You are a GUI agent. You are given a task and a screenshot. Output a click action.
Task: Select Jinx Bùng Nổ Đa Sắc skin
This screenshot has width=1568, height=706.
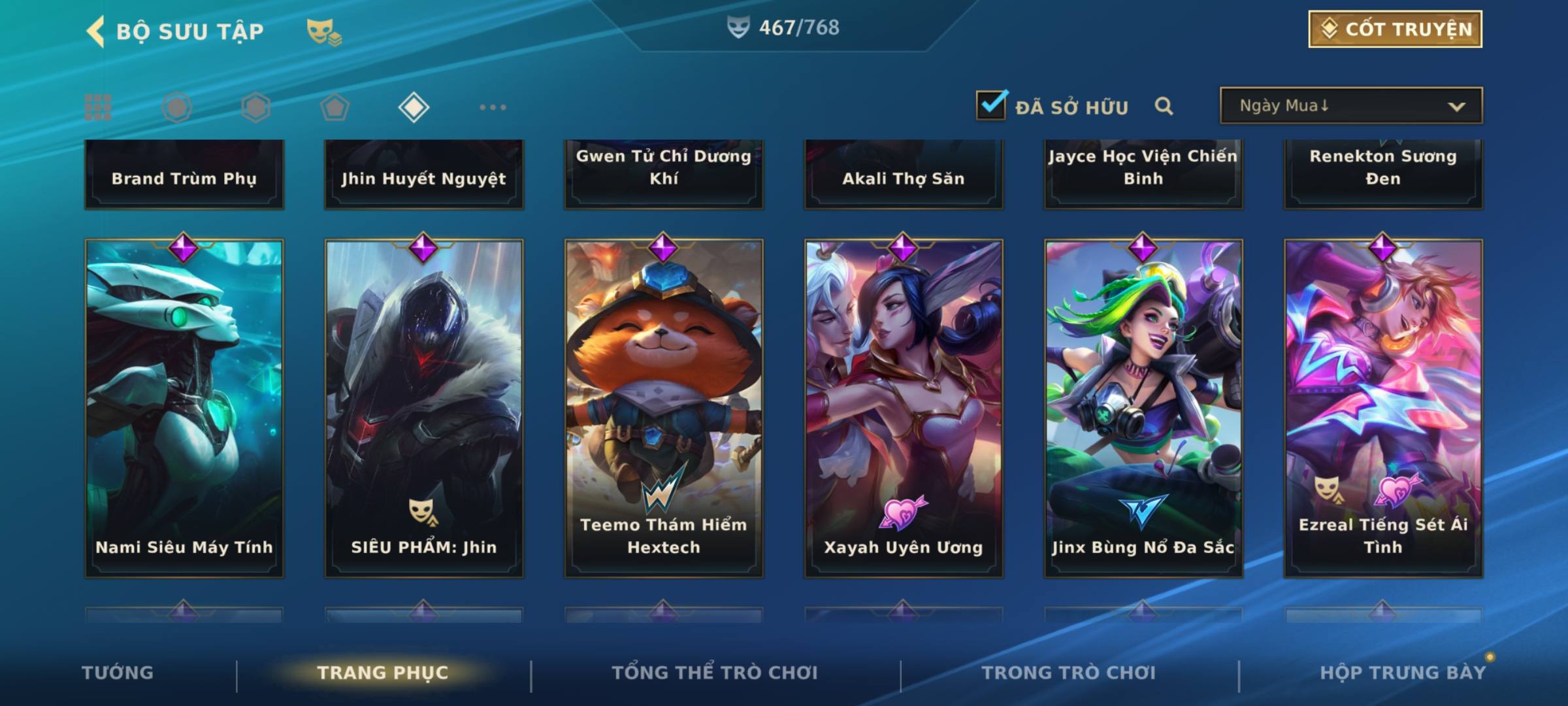tap(1143, 409)
